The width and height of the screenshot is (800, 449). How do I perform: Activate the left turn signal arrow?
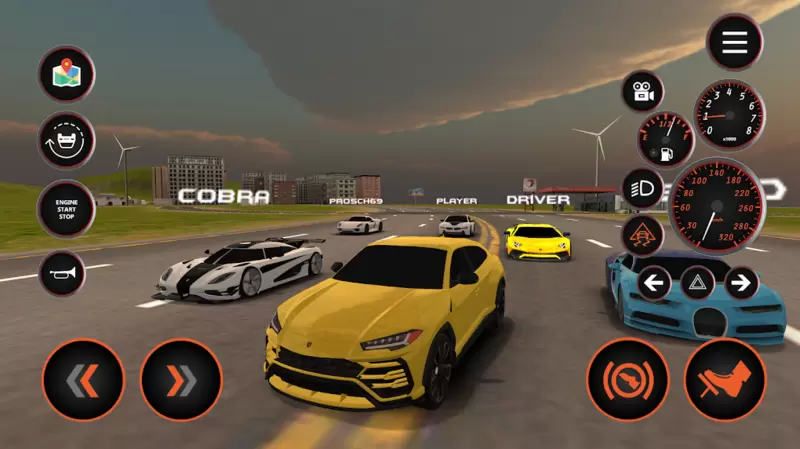[x=654, y=283]
